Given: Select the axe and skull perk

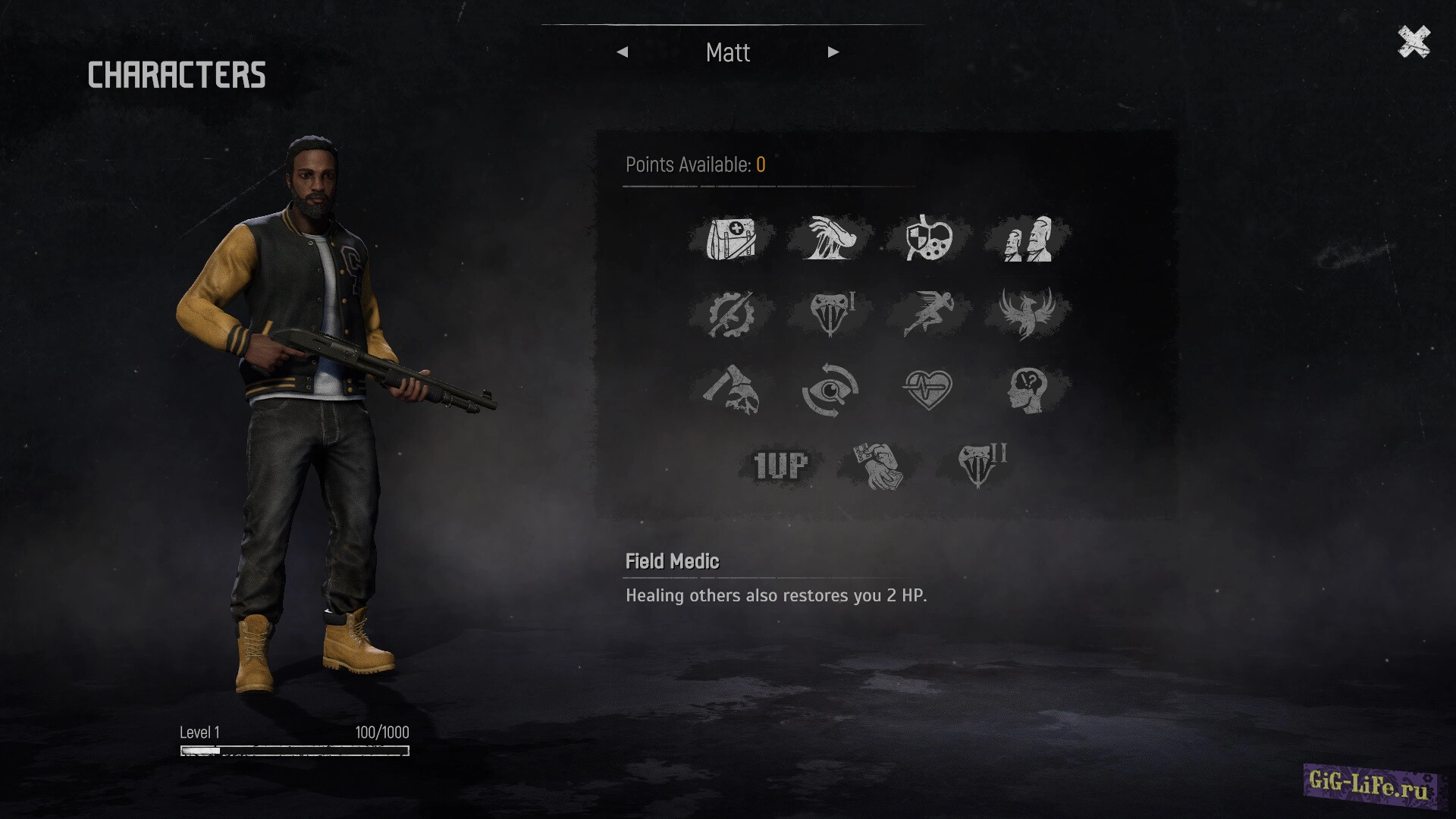Looking at the screenshot, I should pos(731,390).
